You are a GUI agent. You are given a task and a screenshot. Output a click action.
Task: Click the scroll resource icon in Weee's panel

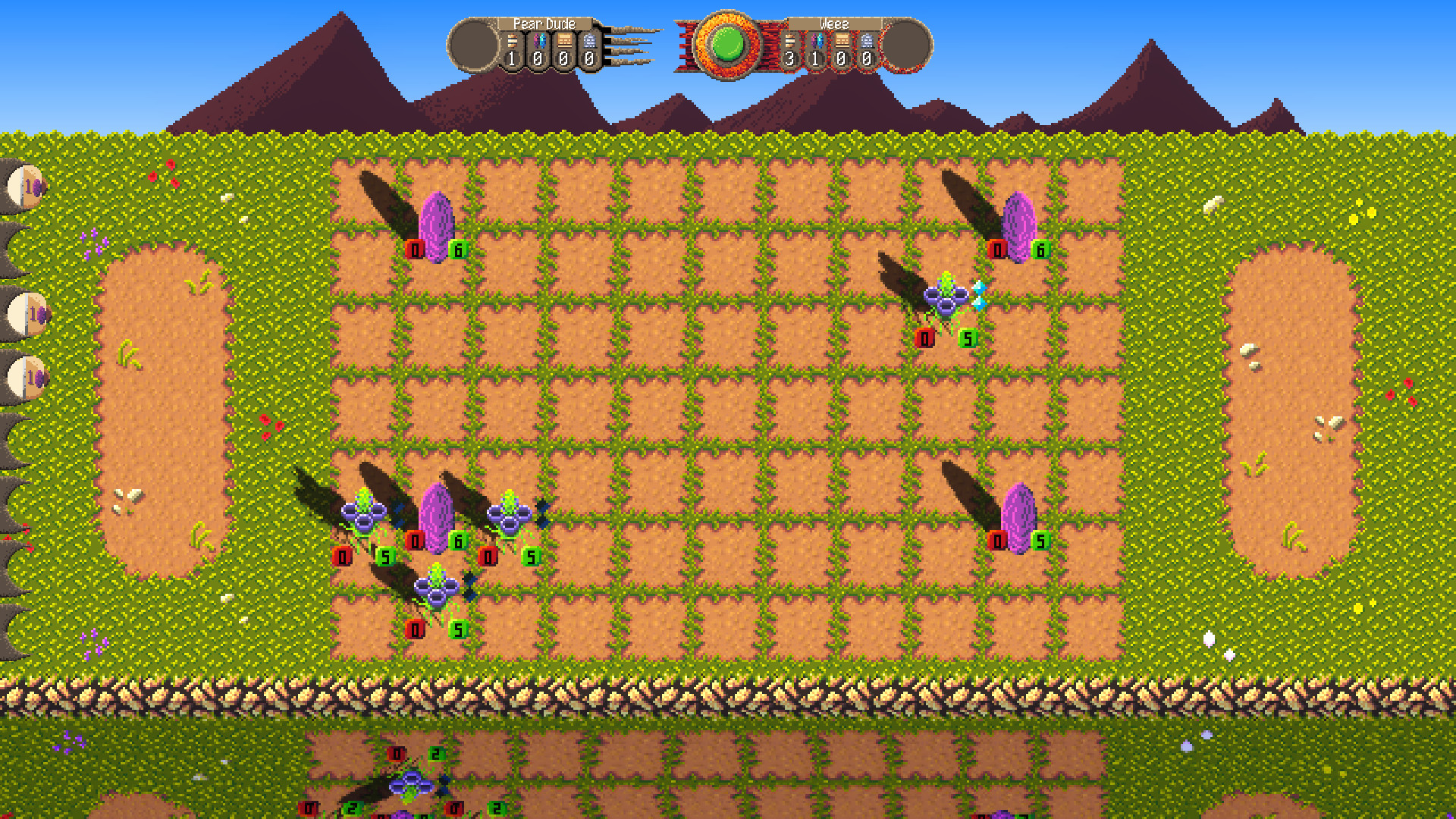(842, 42)
